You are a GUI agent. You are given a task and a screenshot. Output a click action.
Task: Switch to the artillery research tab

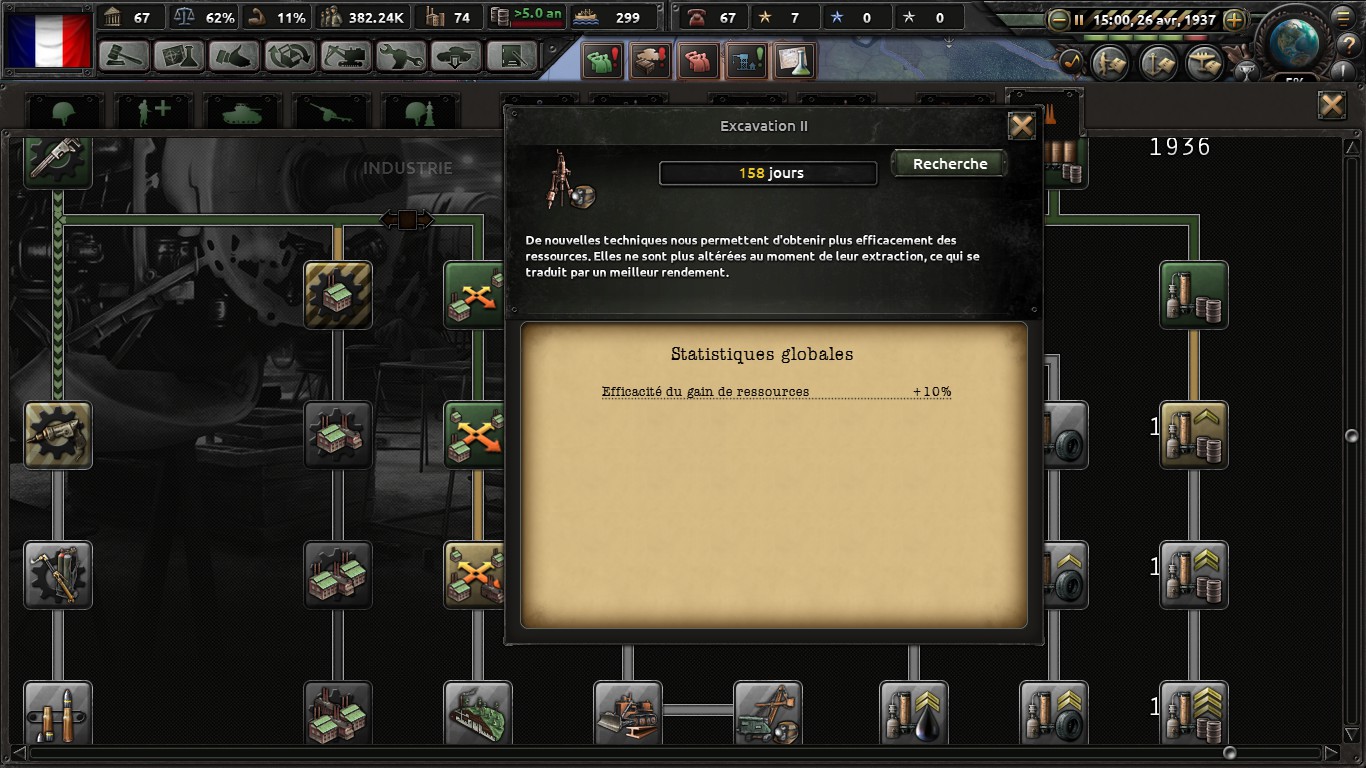point(330,112)
